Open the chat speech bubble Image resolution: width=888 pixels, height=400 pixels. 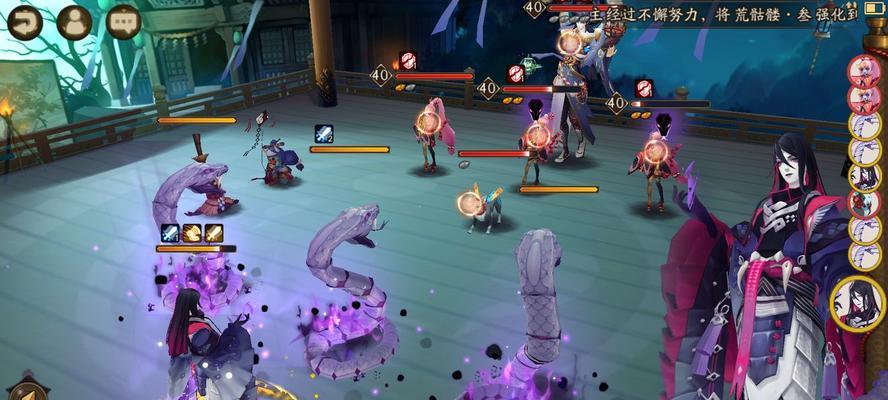click(x=123, y=21)
